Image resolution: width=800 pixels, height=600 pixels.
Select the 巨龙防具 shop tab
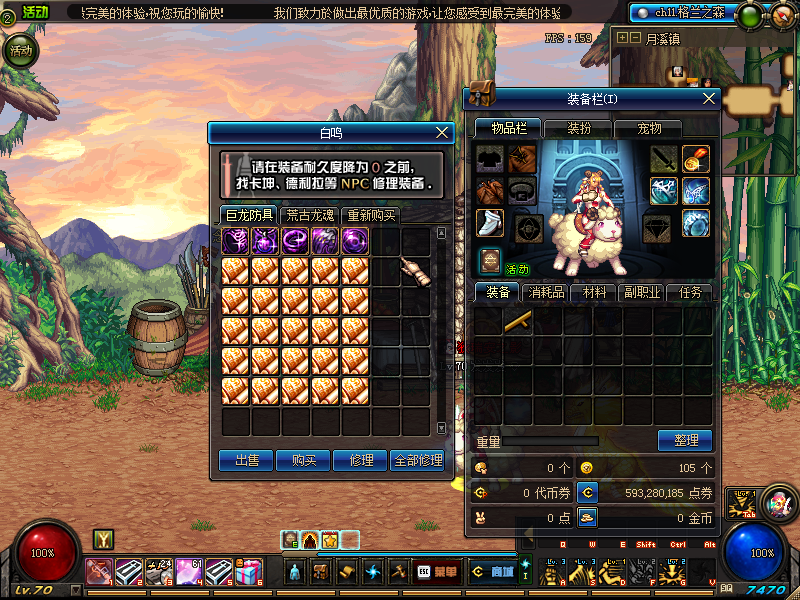(249, 215)
